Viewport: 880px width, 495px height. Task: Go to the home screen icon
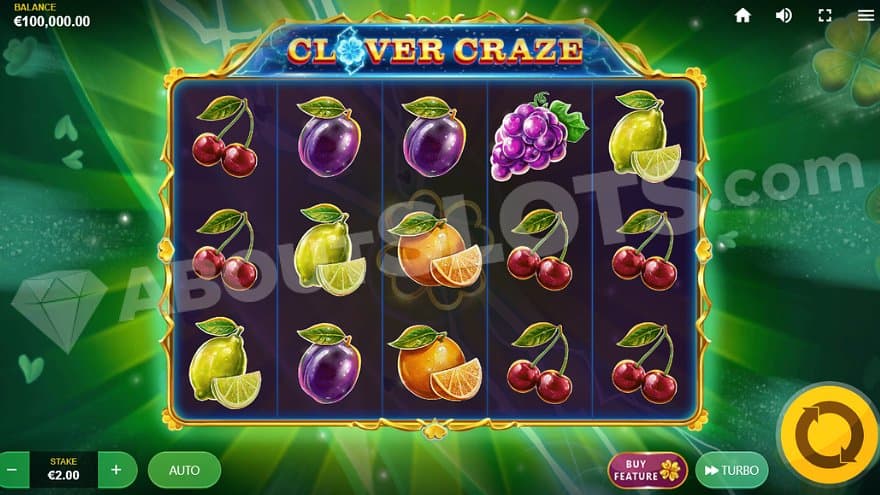pos(742,15)
